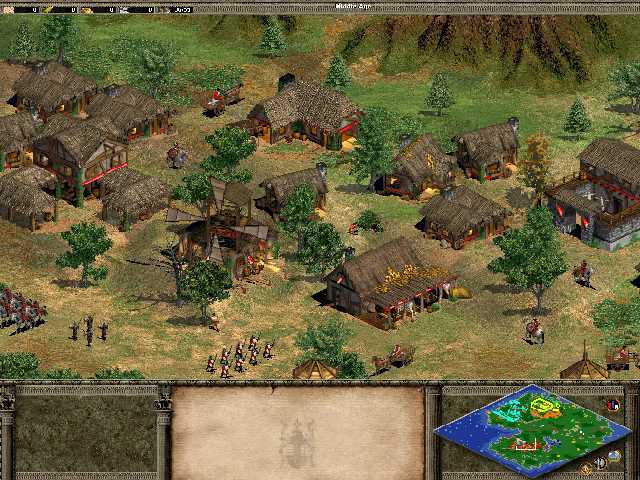This screenshot has width=640, height=480.
Task: Select the helmet combat minimap mode button
Action: point(600,462)
